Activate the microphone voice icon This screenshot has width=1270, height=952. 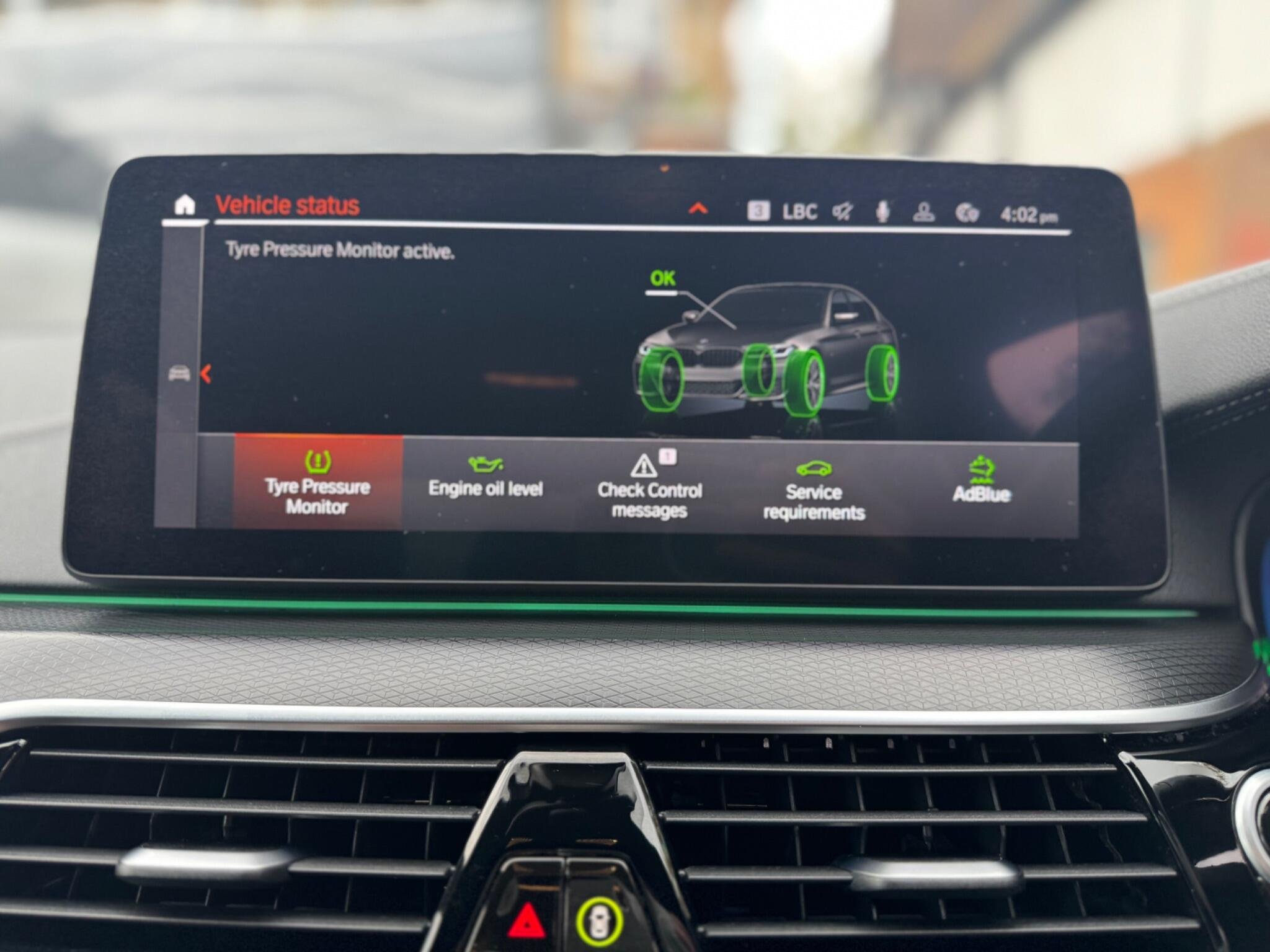[882, 213]
